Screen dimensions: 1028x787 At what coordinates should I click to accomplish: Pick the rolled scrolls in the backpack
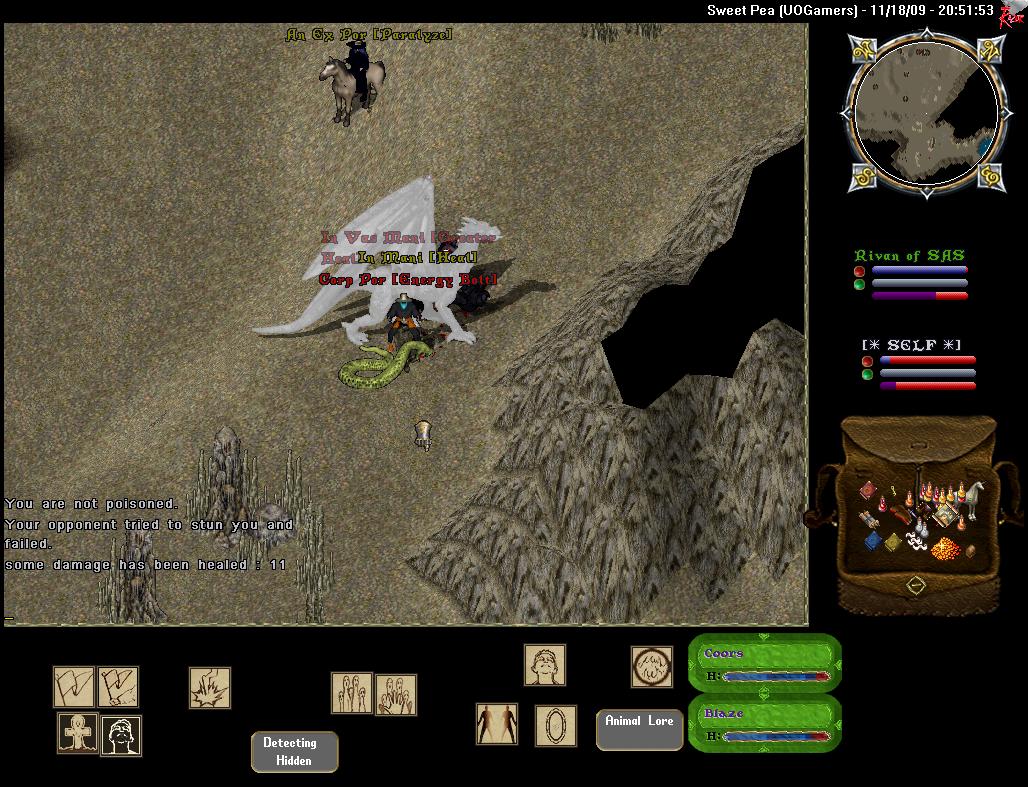click(866, 519)
